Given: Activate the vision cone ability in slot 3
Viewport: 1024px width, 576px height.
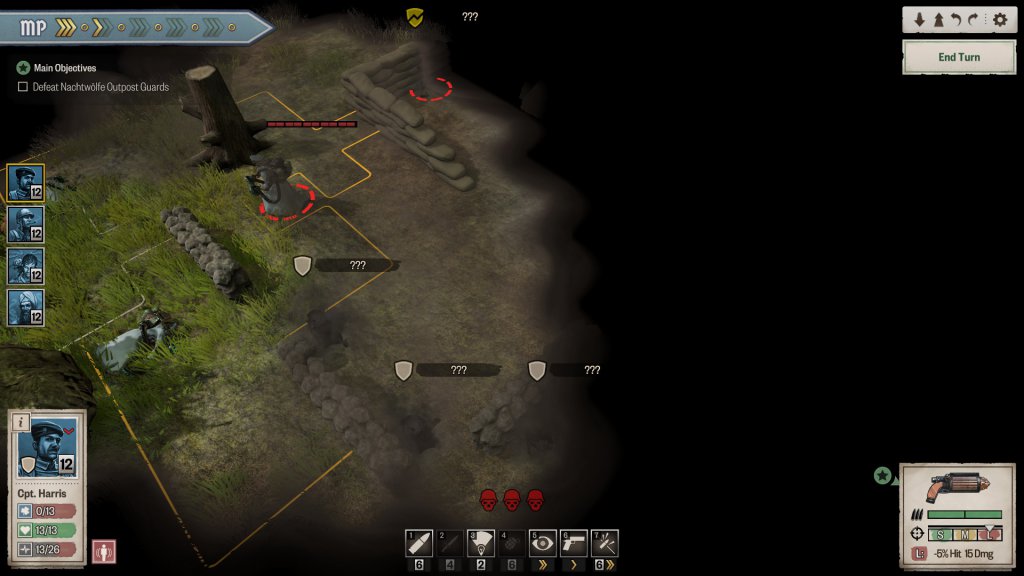Looking at the screenshot, I should (481, 543).
